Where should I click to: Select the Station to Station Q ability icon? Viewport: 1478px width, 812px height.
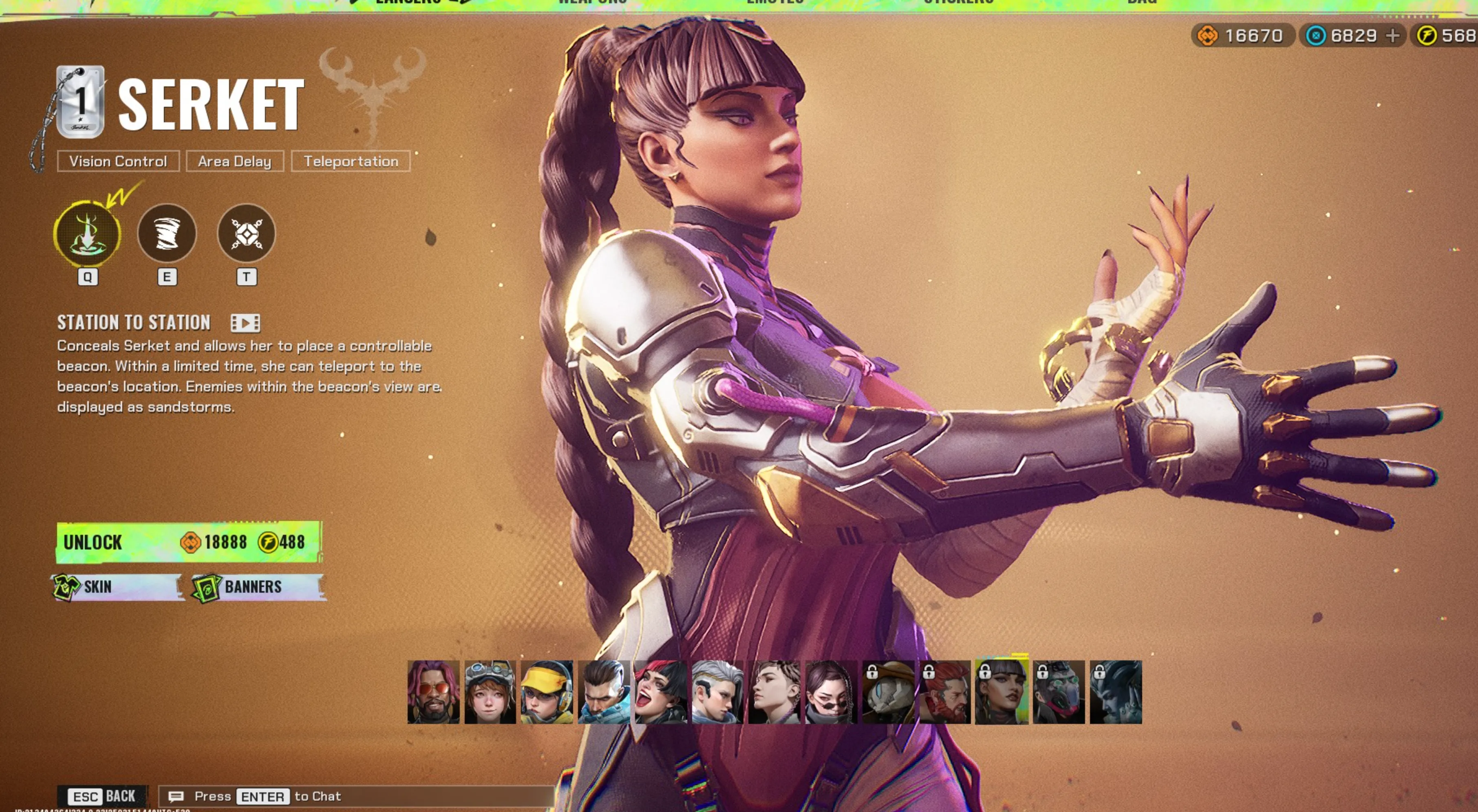point(87,234)
